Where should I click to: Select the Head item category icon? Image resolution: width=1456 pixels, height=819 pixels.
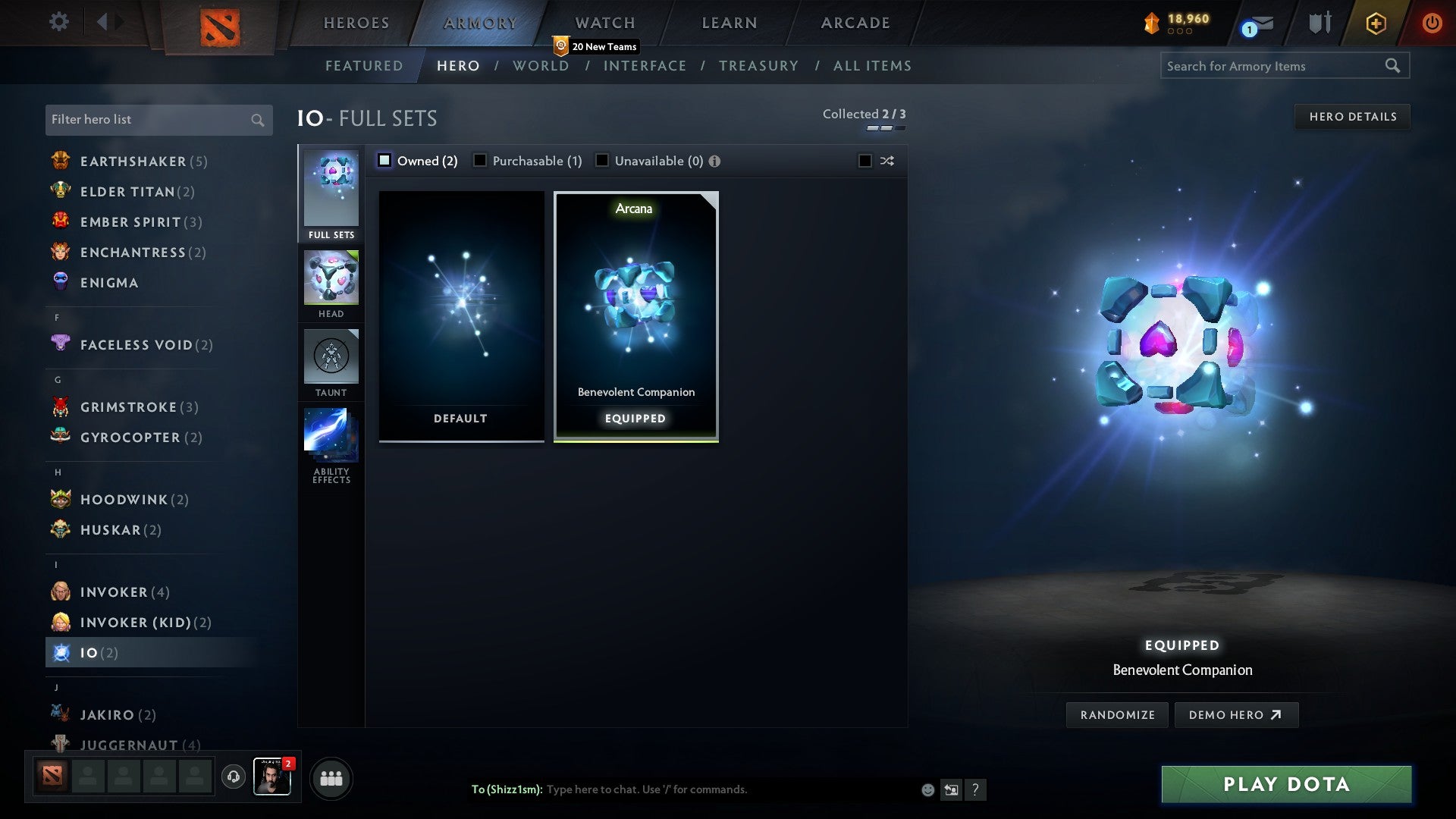click(331, 279)
